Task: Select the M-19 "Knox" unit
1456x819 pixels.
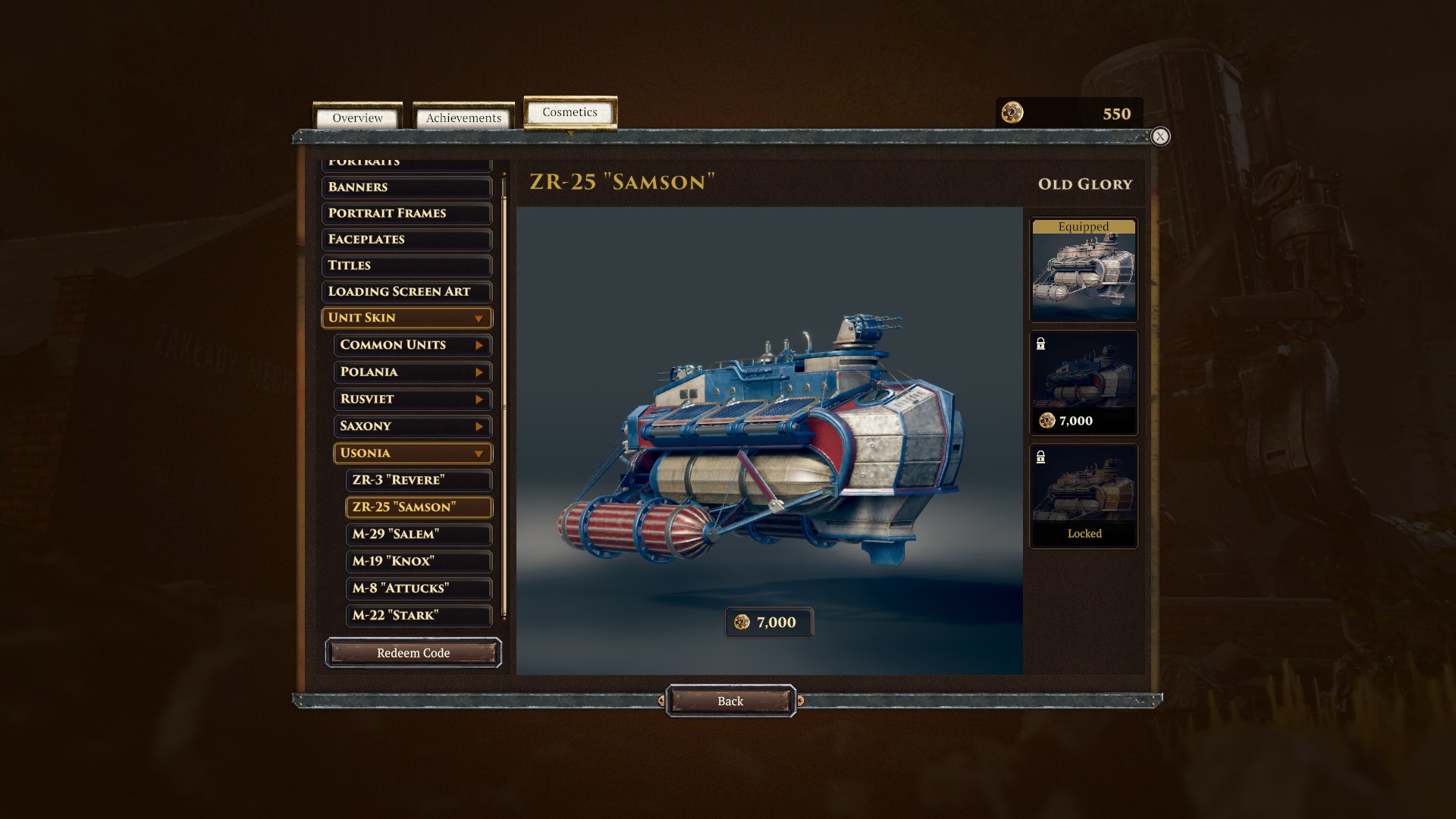Action: [419, 561]
